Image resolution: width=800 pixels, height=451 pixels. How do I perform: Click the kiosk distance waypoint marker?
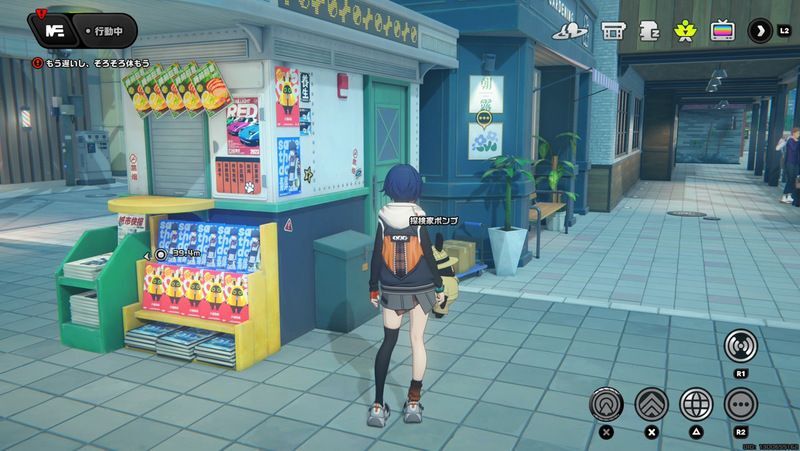pos(161,254)
